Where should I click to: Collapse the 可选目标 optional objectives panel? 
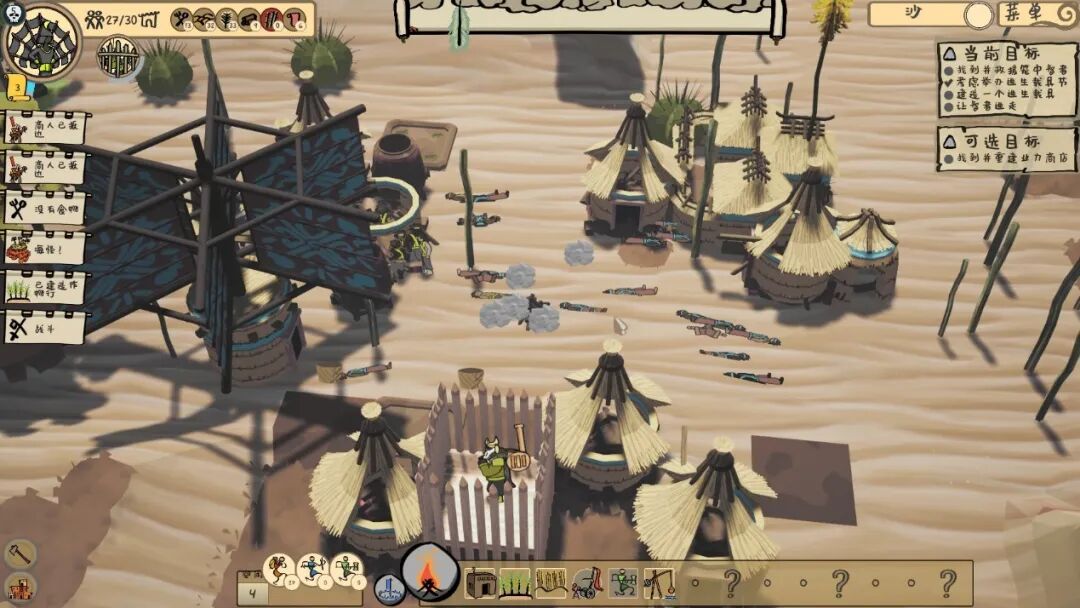pos(946,141)
